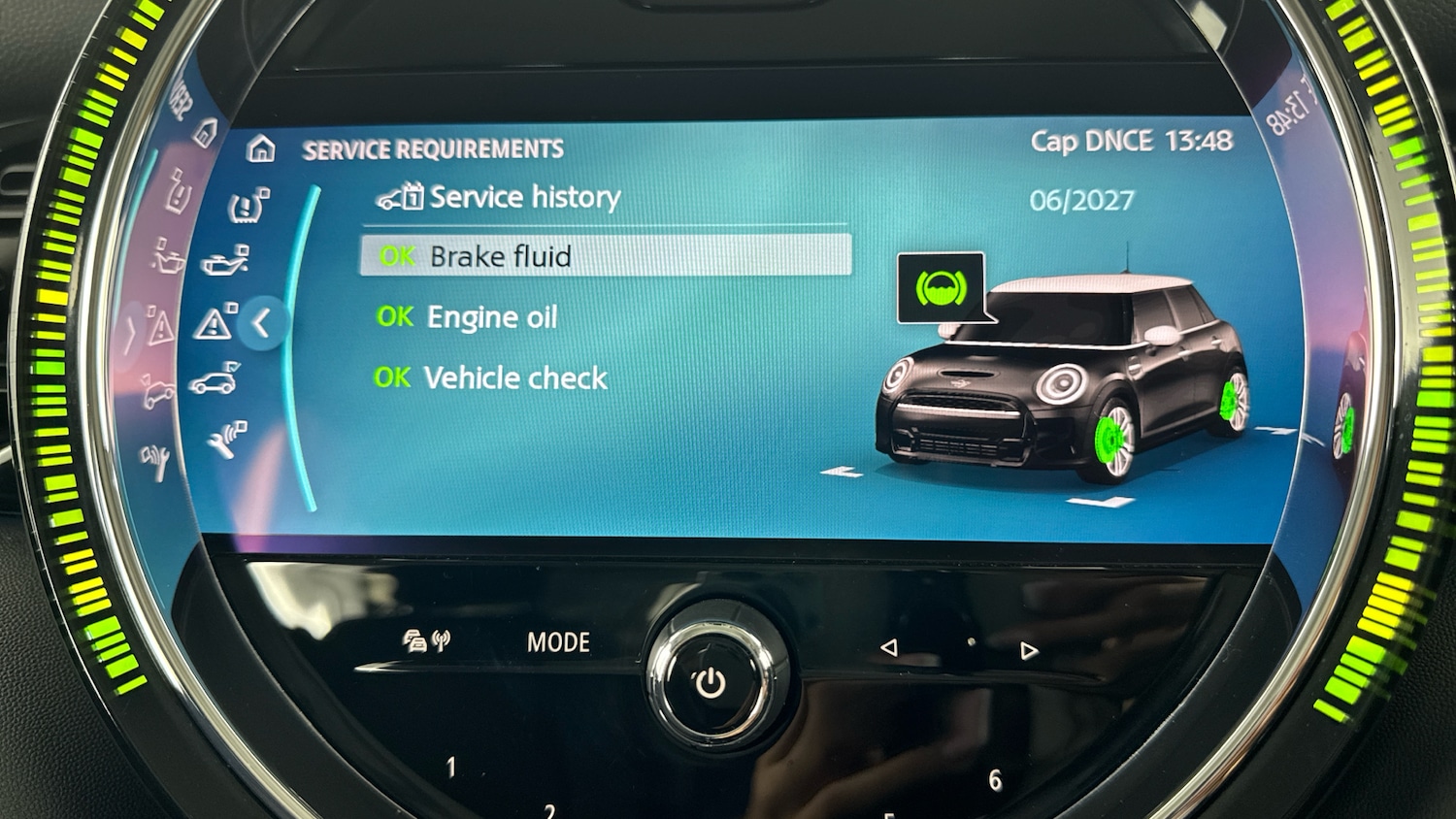Select the SERVICE REQUIREMENTS header
The image size is (1456, 819).
[433, 148]
